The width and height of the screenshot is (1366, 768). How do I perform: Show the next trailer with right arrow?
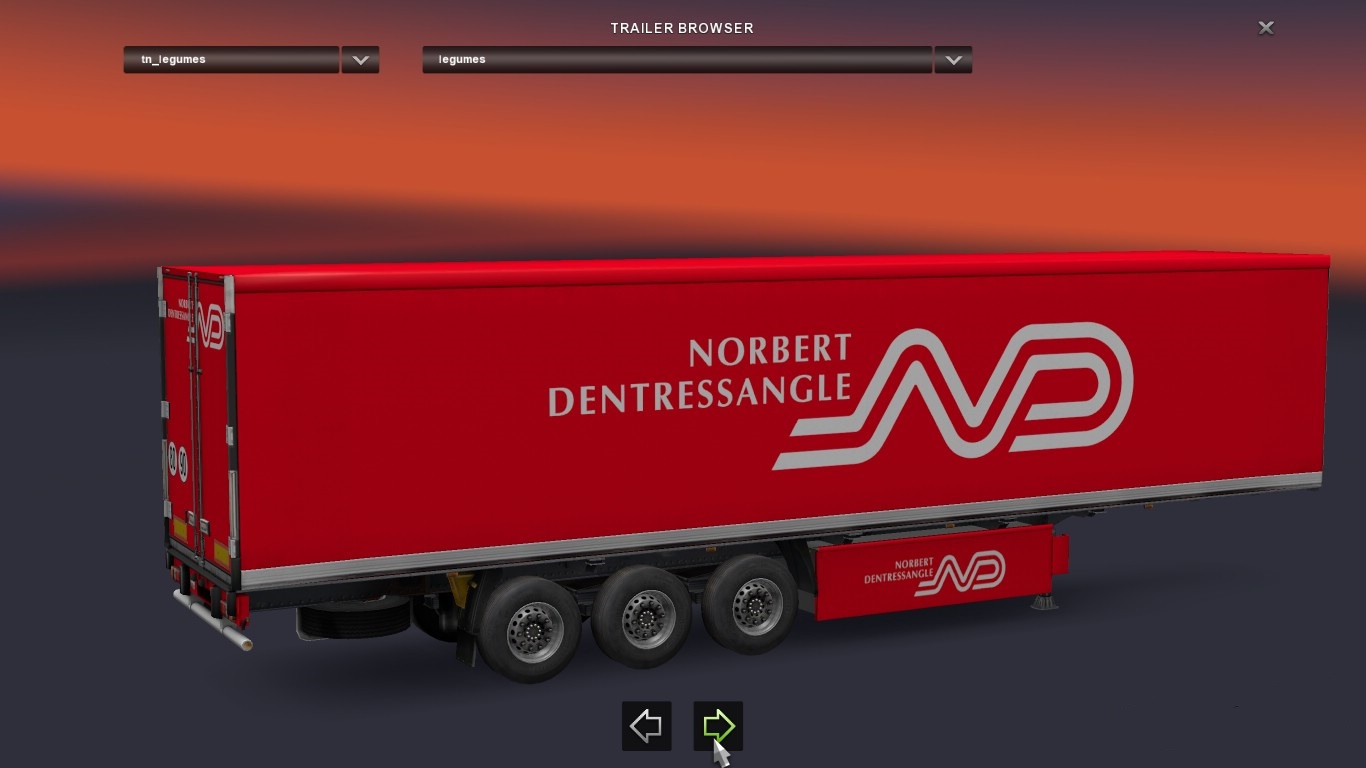pyautogui.click(x=718, y=726)
